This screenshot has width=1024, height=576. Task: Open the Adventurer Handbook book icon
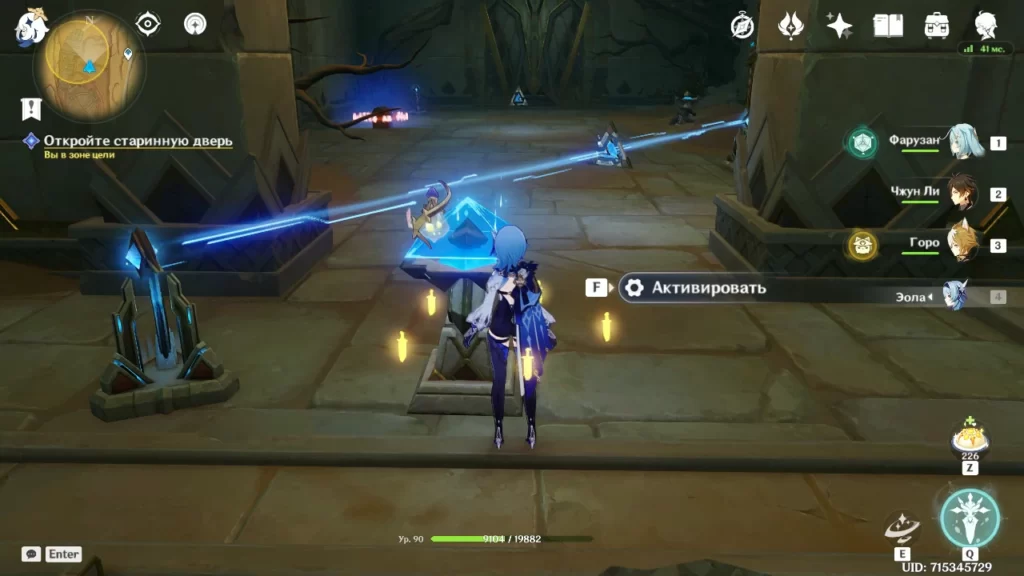click(888, 26)
